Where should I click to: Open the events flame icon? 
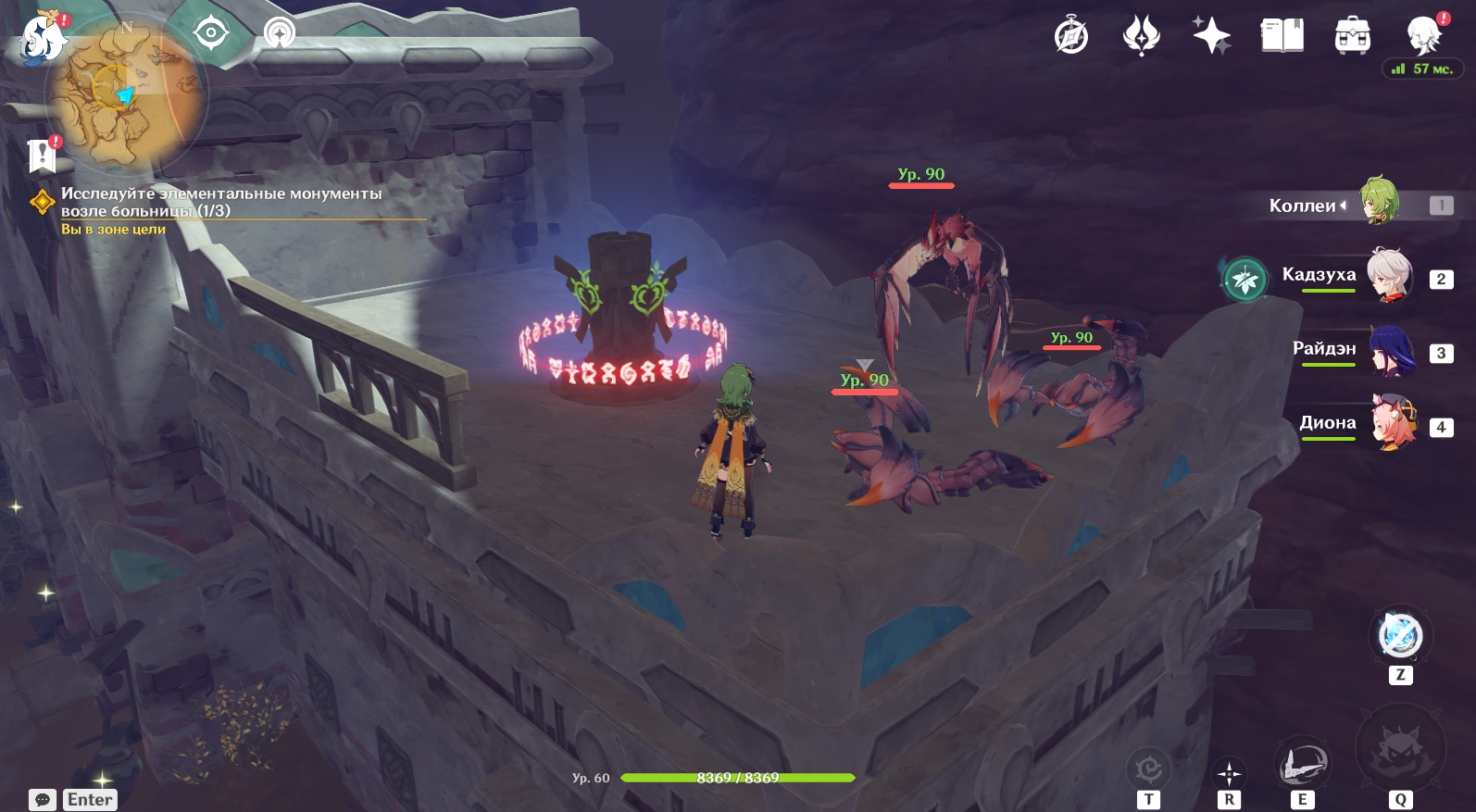pos(1141,37)
